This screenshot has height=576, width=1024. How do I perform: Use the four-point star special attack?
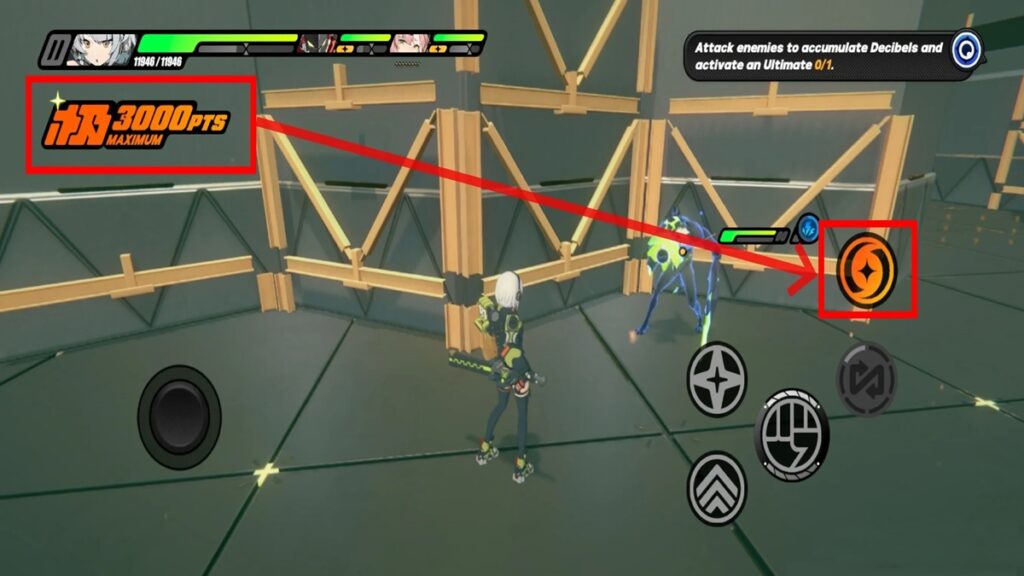716,379
